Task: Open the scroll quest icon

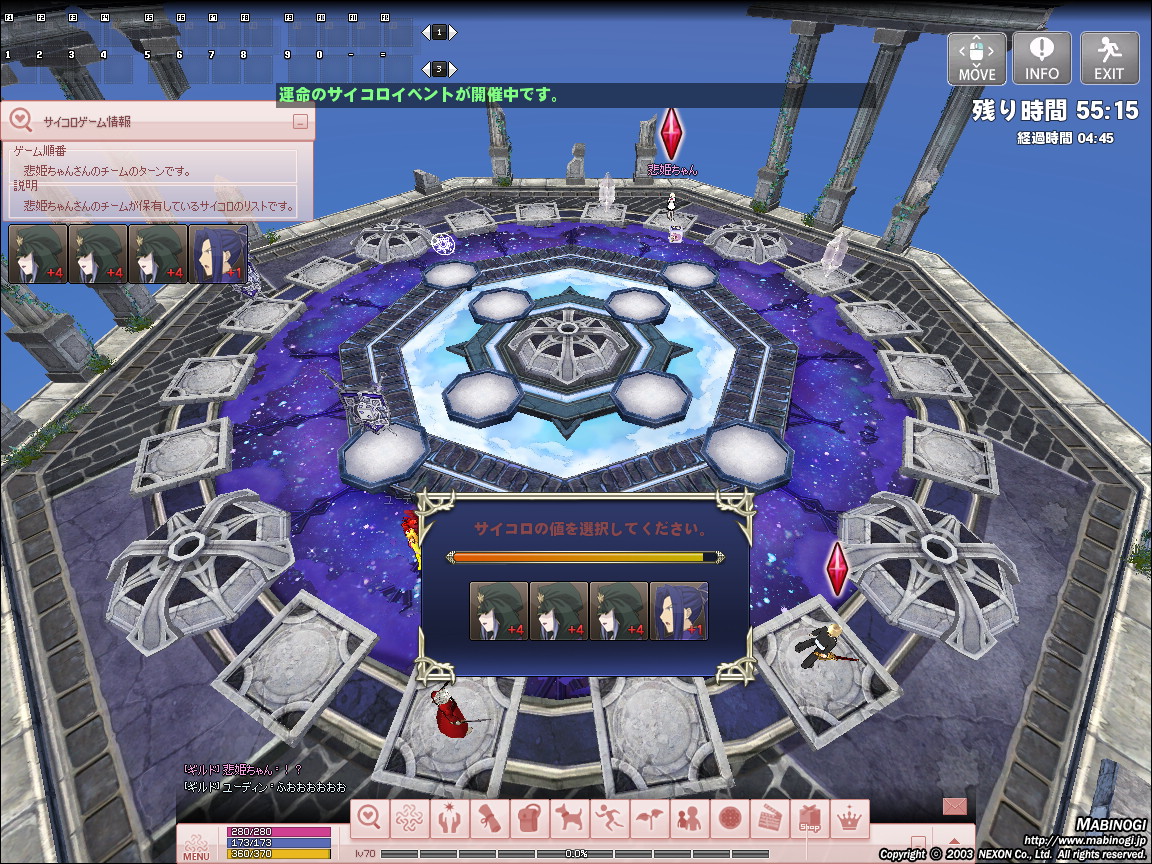Action: click(490, 819)
